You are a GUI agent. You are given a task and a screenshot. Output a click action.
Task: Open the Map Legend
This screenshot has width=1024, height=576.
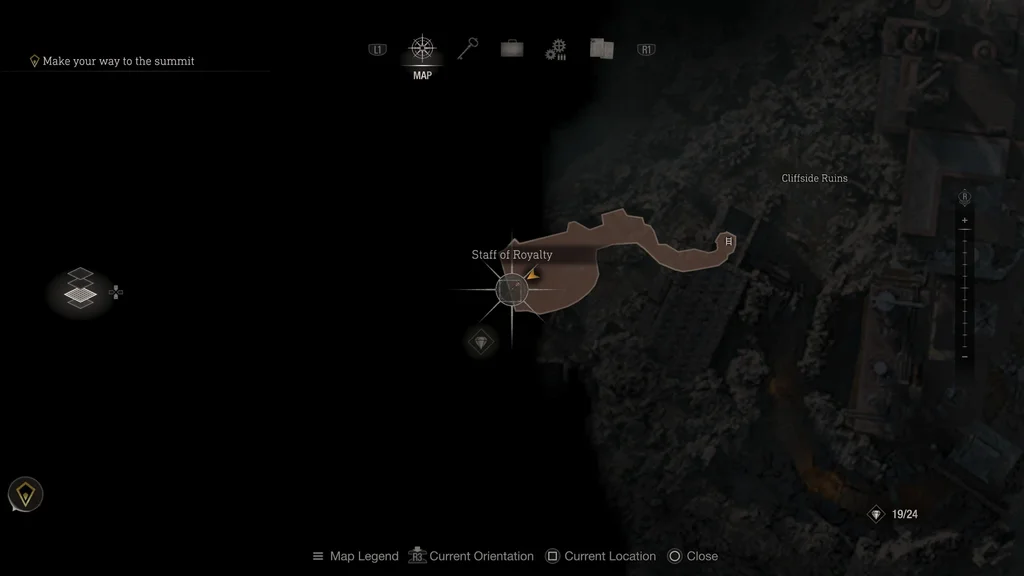[x=355, y=556]
